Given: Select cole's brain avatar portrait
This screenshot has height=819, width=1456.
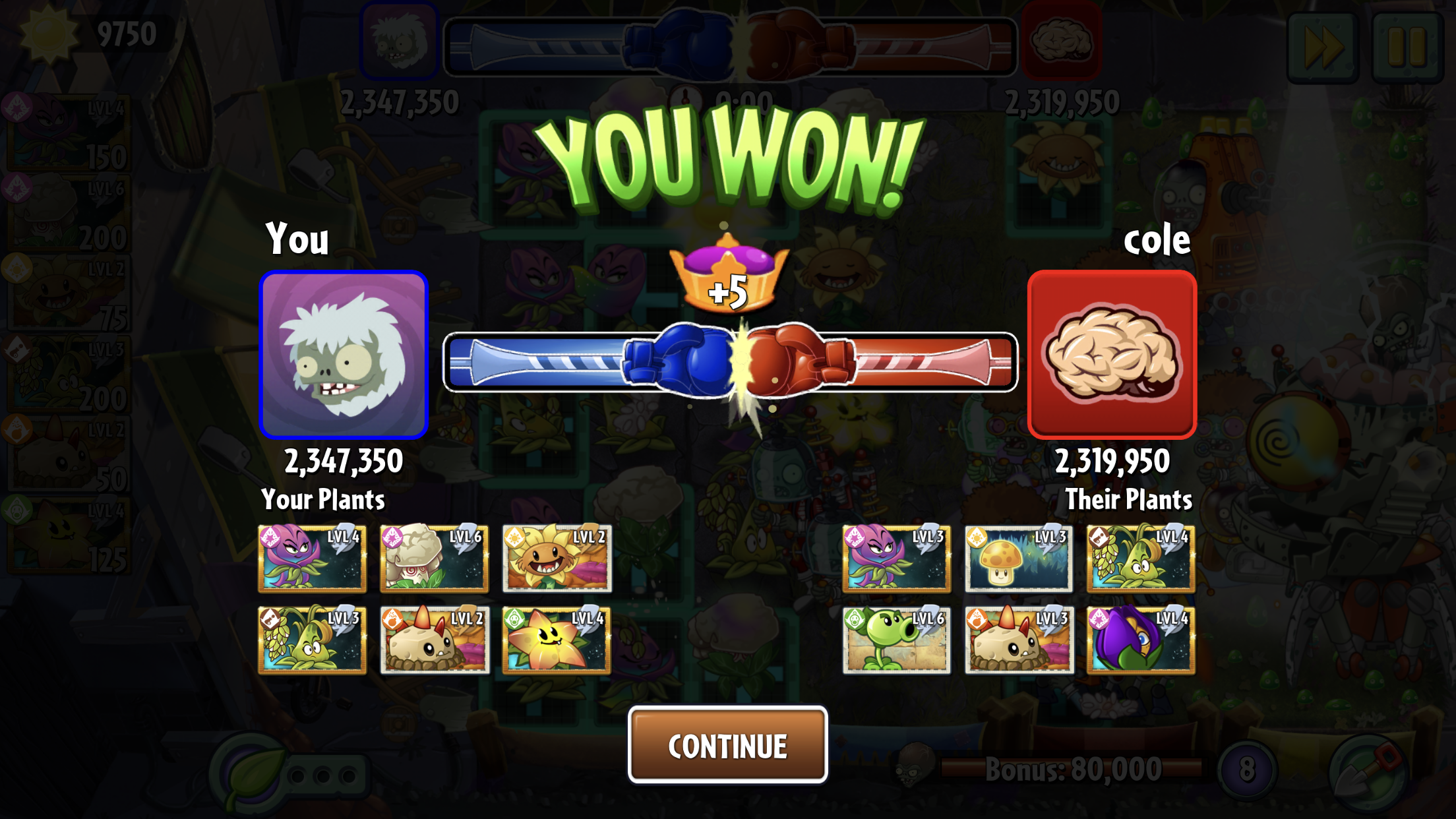Looking at the screenshot, I should [1112, 355].
